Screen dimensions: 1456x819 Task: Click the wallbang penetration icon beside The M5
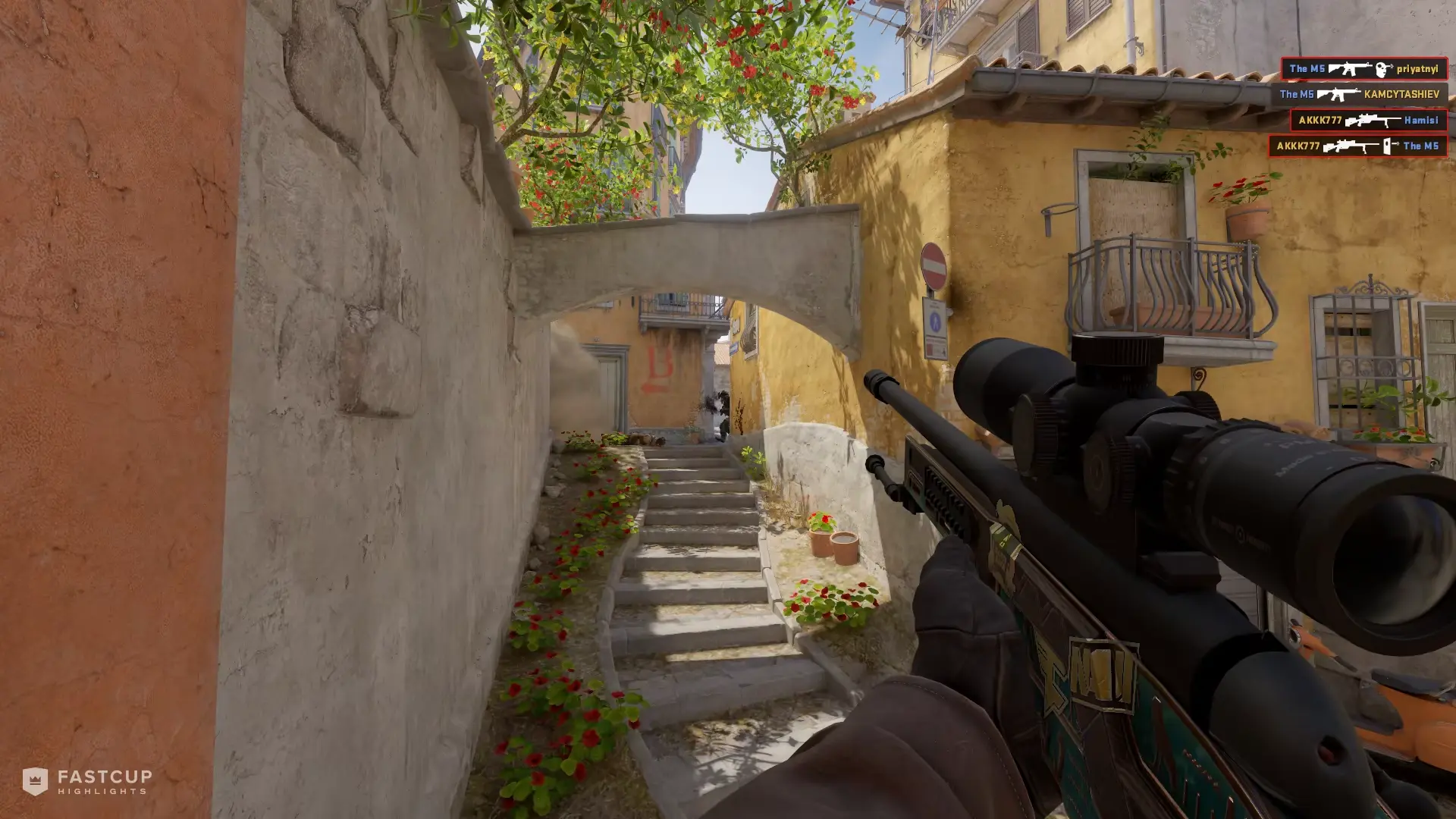tap(1387, 147)
